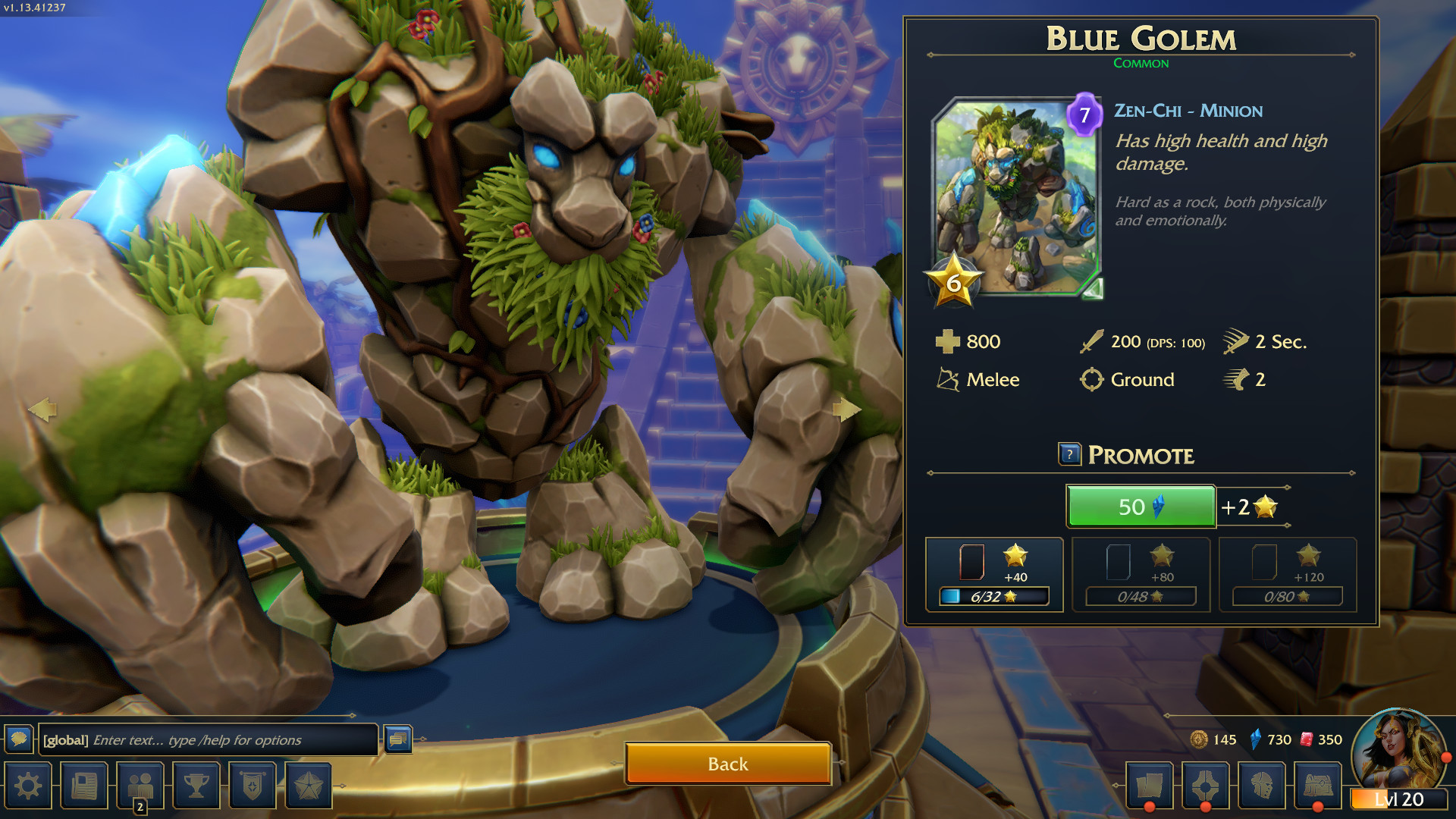The image size is (1456, 819).
Task: Select the +120 star promotion tier
Action: tap(1287, 575)
